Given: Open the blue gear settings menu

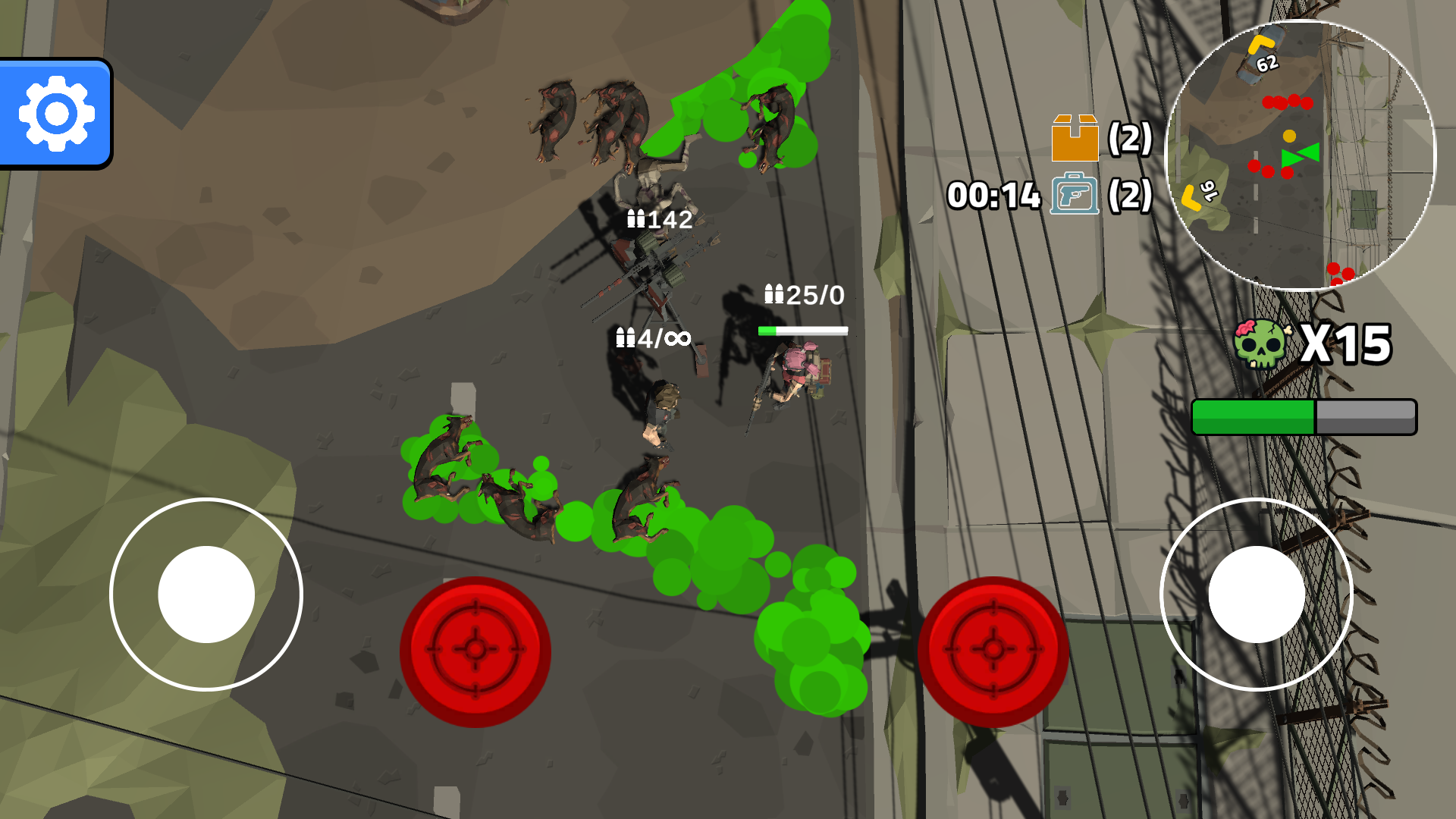Looking at the screenshot, I should [56, 114].
